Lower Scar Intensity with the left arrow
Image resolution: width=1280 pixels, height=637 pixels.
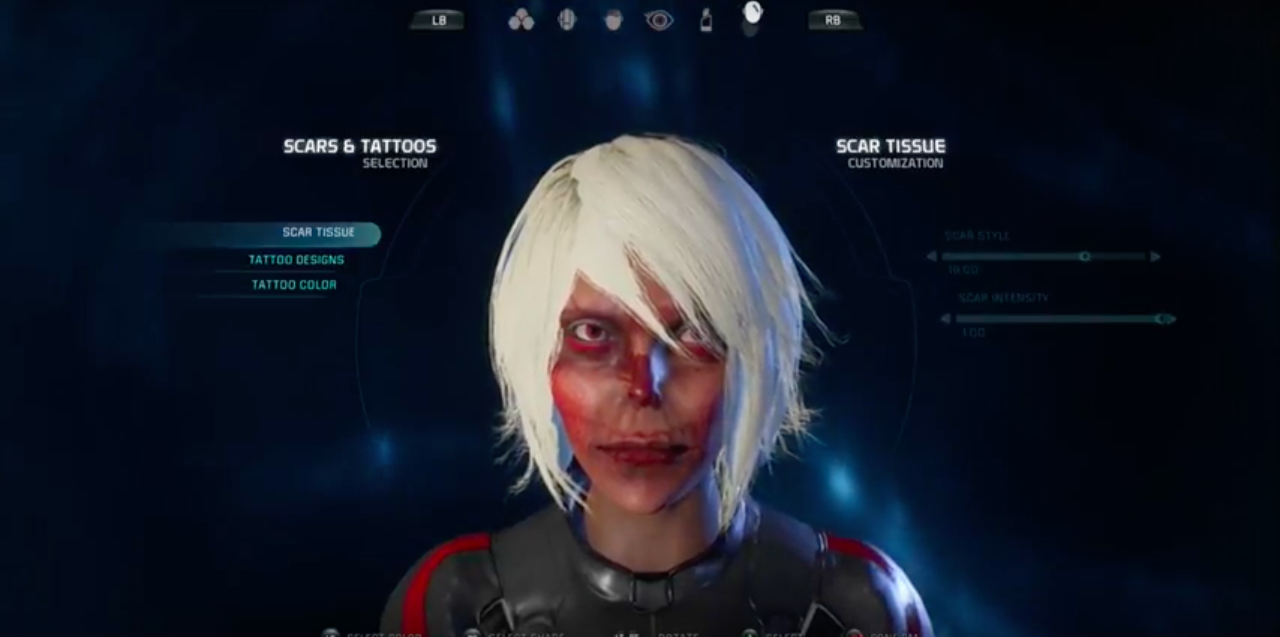pos(946,319)
